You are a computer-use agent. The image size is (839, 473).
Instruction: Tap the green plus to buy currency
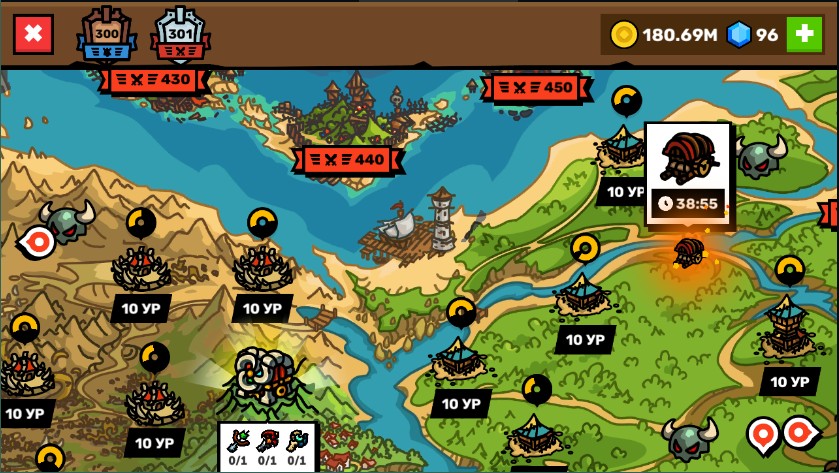point(803,35)
